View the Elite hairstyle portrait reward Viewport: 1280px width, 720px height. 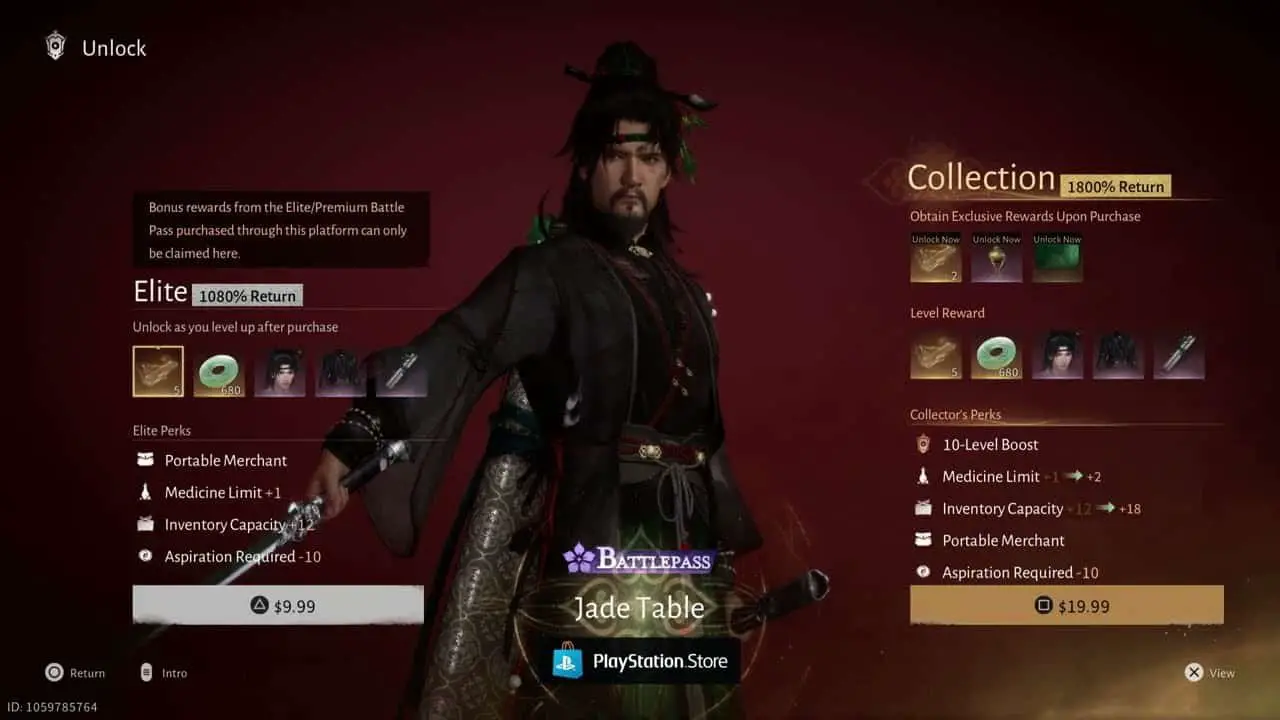[280, 372]
